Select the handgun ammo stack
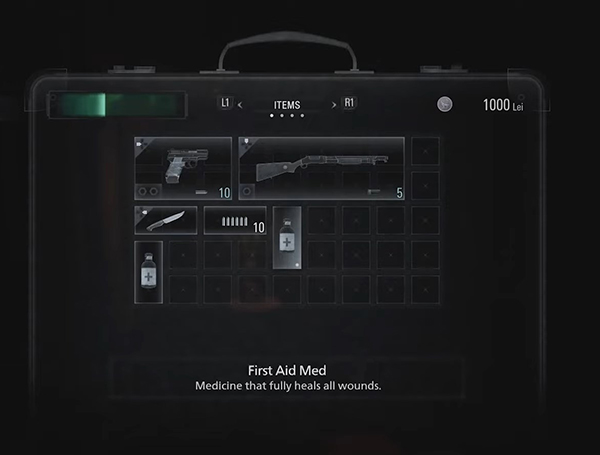 click(235, 220)
